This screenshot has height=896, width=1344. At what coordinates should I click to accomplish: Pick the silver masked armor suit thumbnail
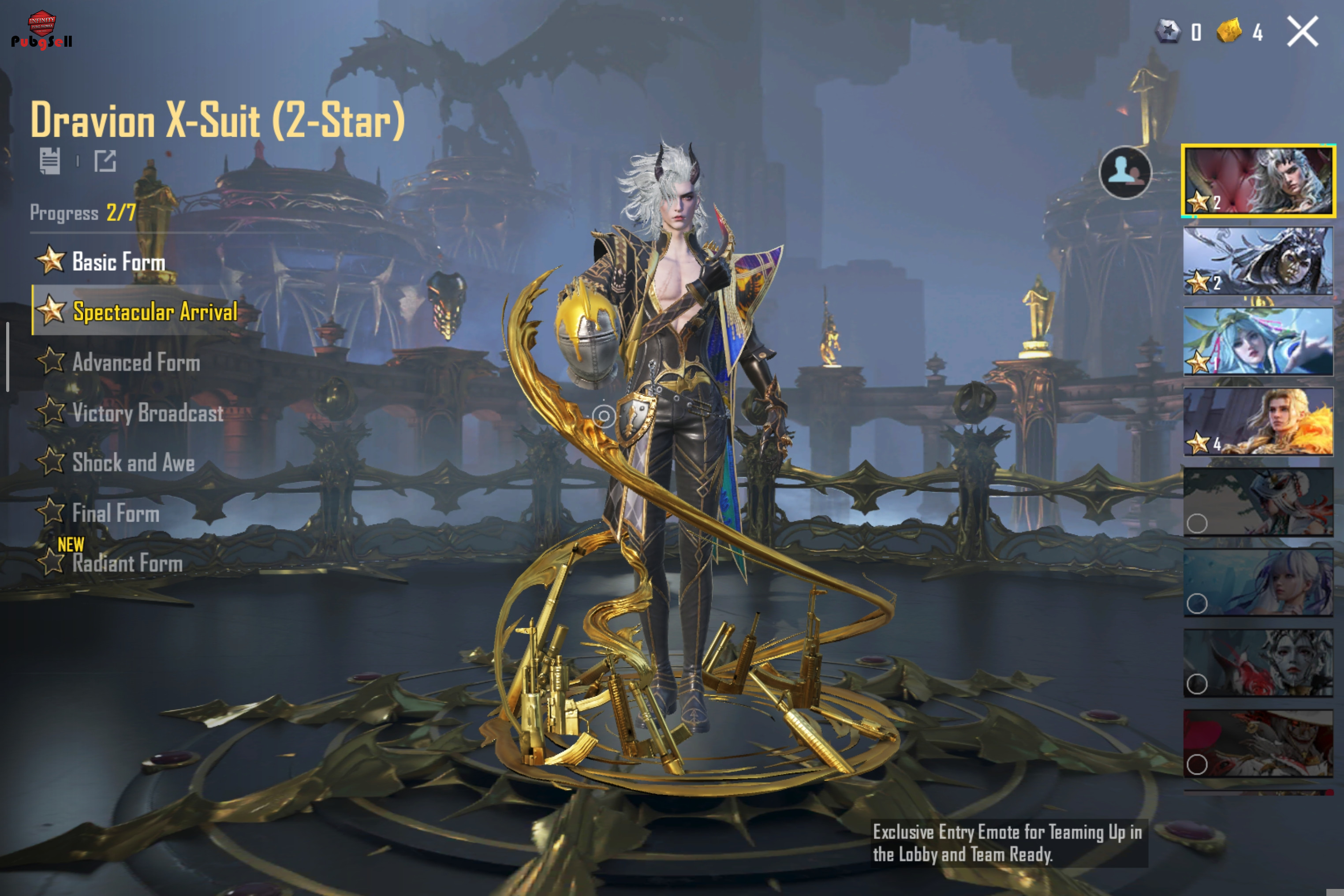[1258, 261]
